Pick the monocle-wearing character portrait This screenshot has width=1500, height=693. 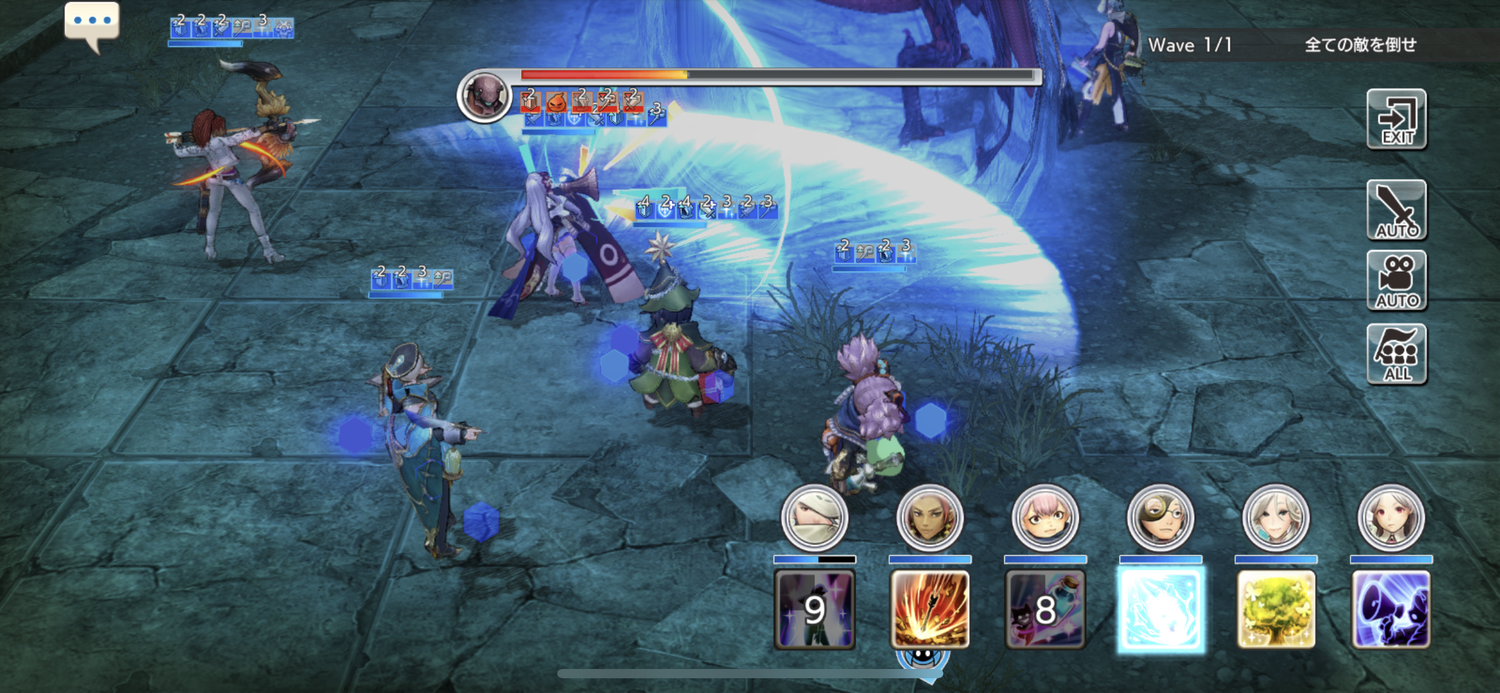[x=1161, y=518]
